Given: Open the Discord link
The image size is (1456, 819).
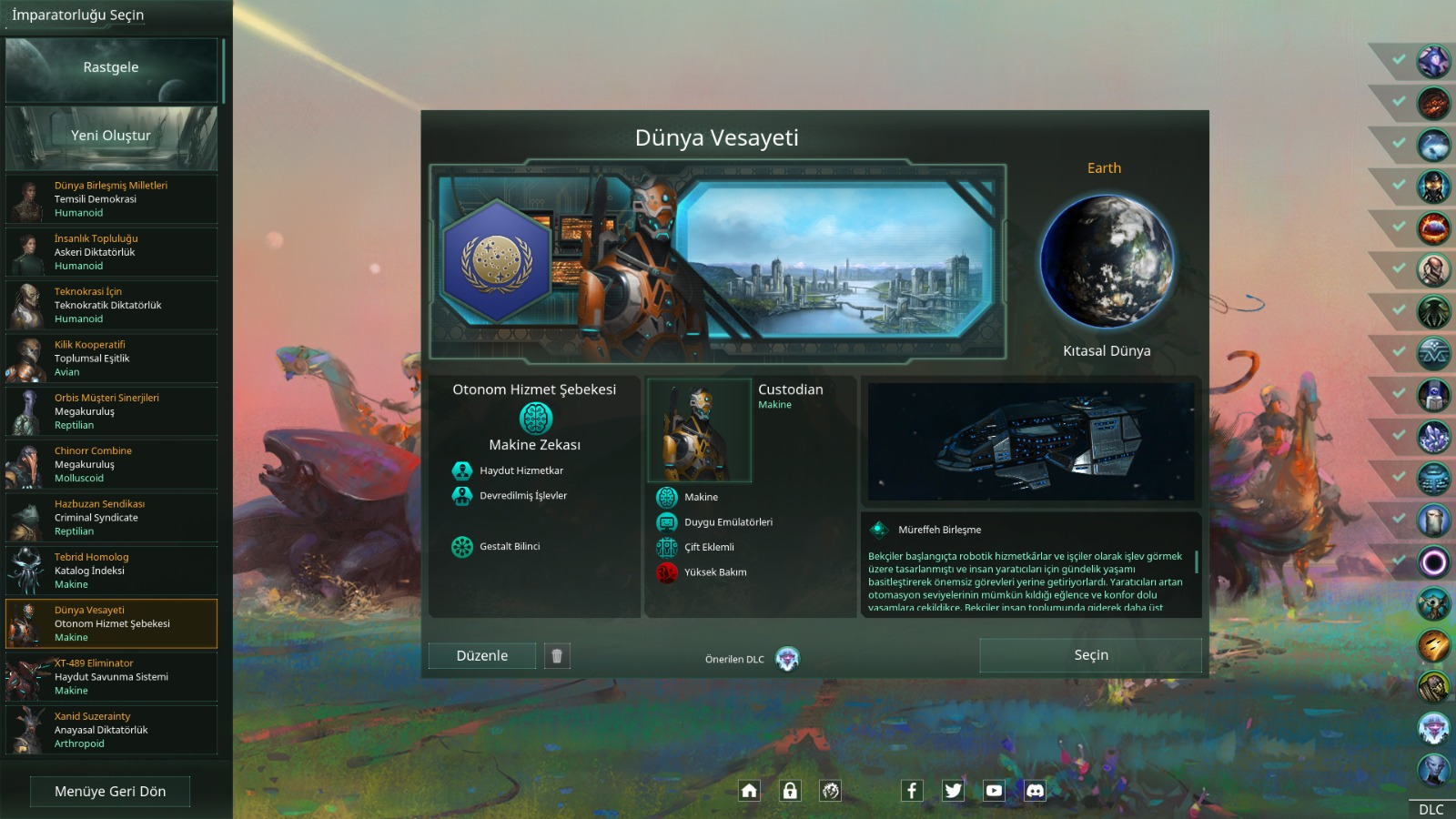Looking at the screenshot, I should pos(1035,791).
